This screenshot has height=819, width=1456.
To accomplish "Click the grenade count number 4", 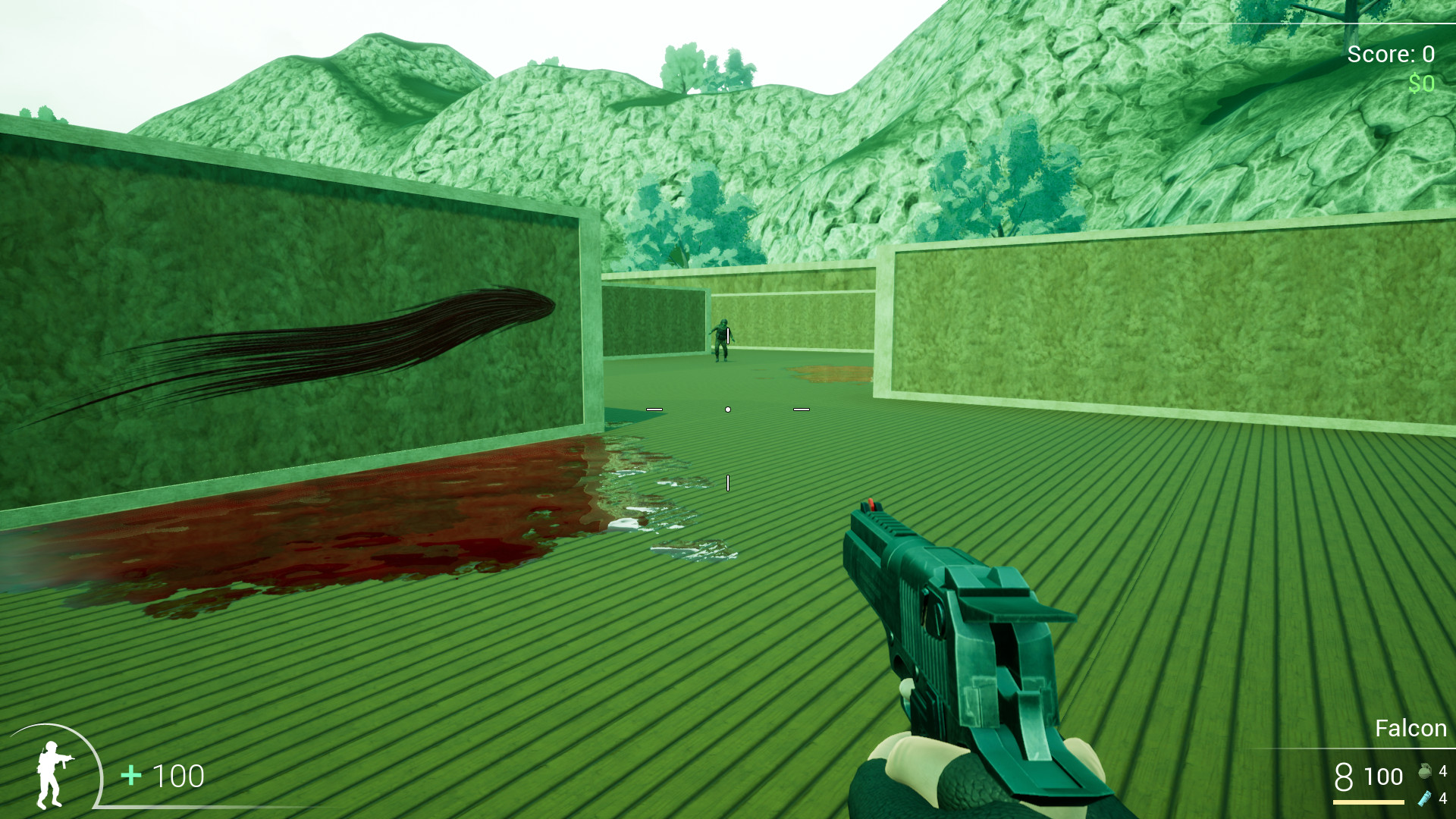I will [1443, 771].
